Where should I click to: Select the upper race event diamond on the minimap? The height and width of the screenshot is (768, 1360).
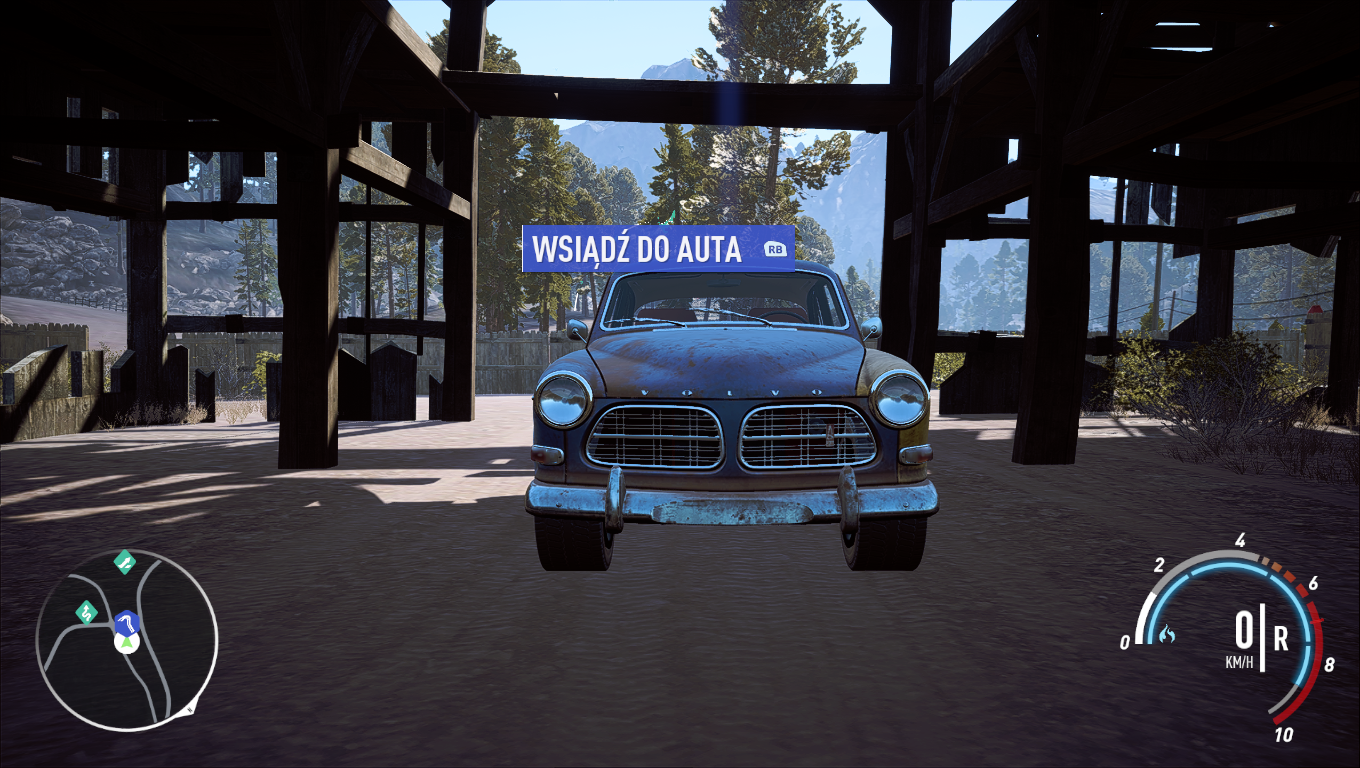tap(125, 563)
